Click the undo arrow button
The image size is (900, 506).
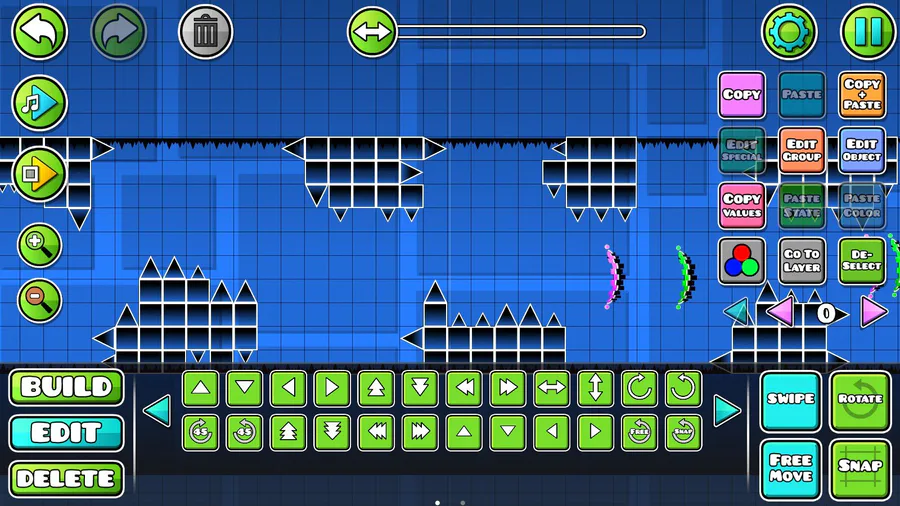tap(39, 32)
